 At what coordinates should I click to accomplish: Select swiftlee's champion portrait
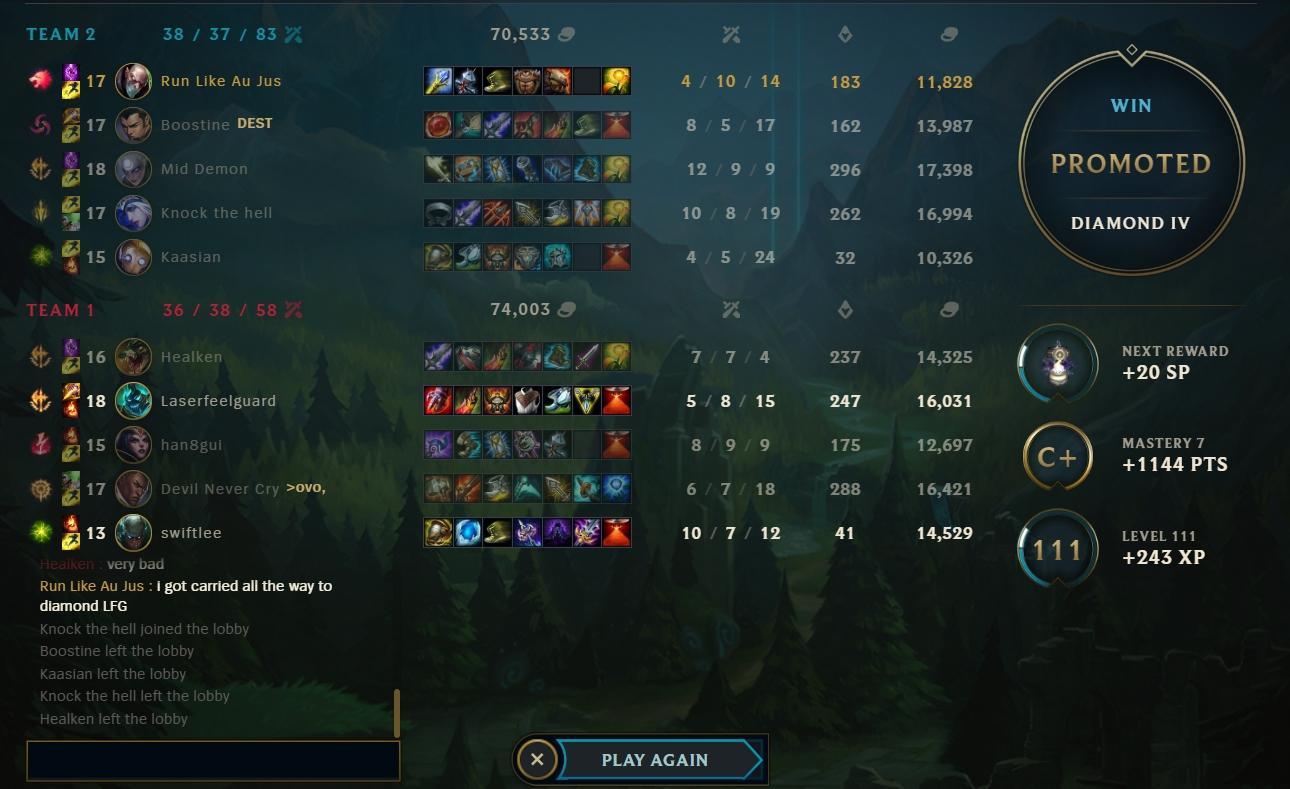(135, 533)
